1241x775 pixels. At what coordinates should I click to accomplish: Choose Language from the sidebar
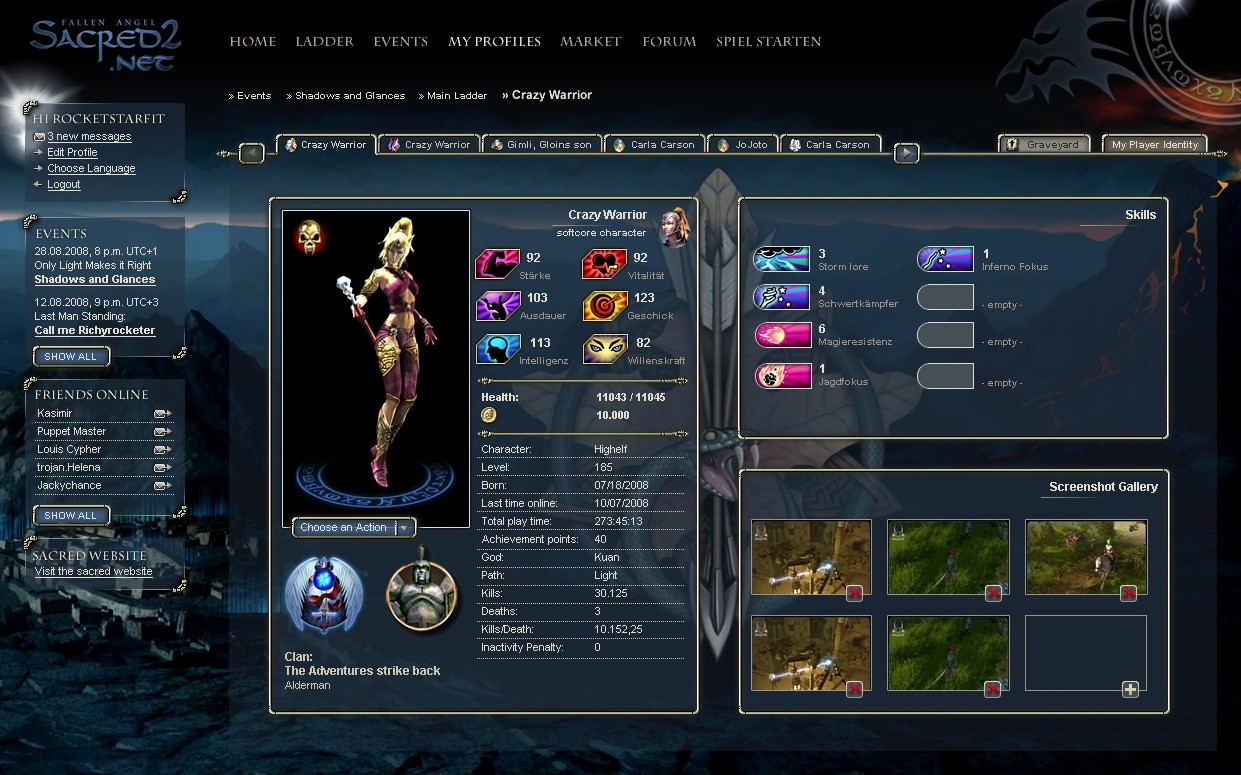(91, 169)
